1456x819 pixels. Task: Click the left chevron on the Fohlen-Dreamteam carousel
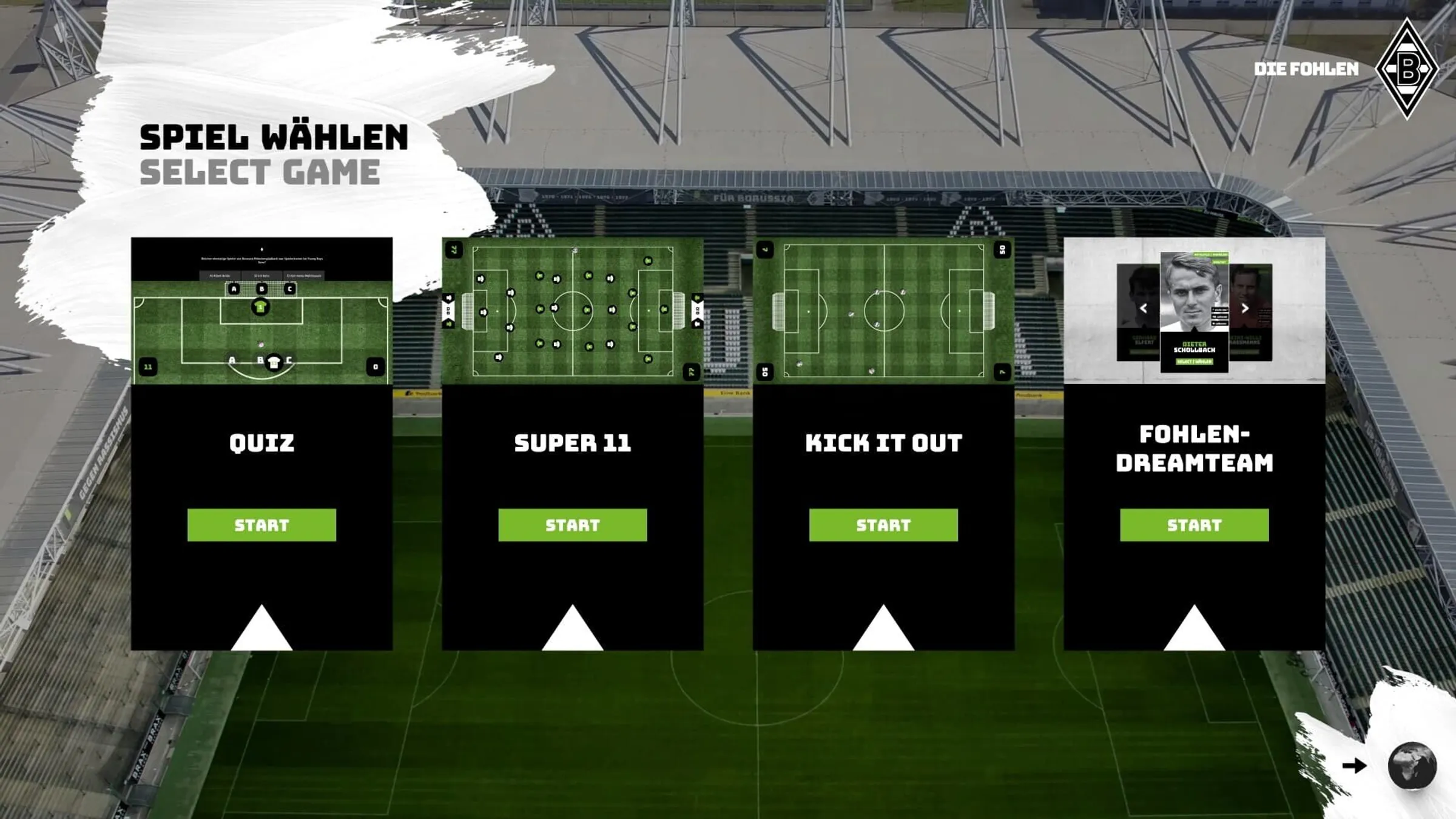[1144, 308]
